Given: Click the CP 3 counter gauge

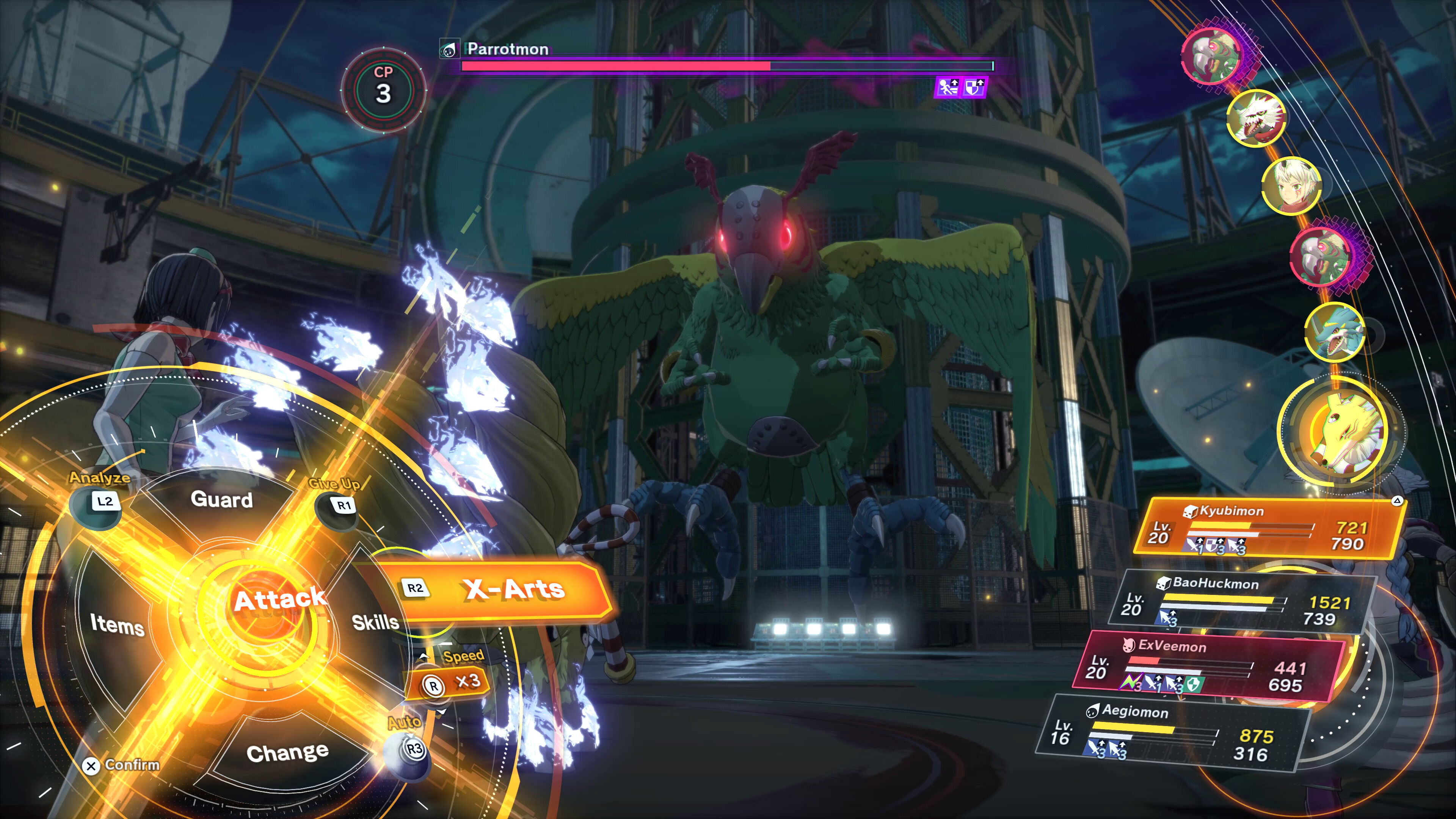Looking at the screenshot, I should click(383, 91).
